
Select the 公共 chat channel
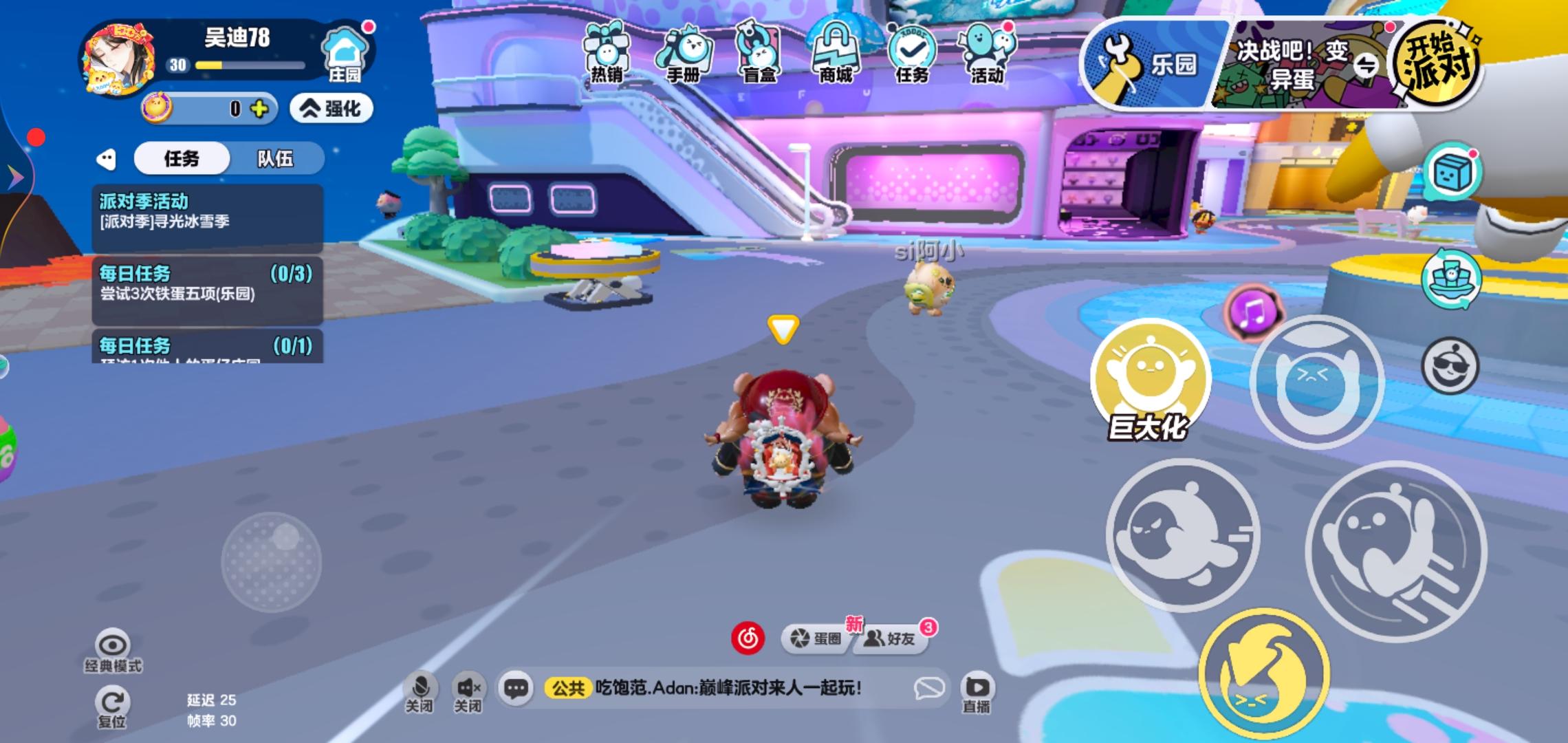(569, 686)
